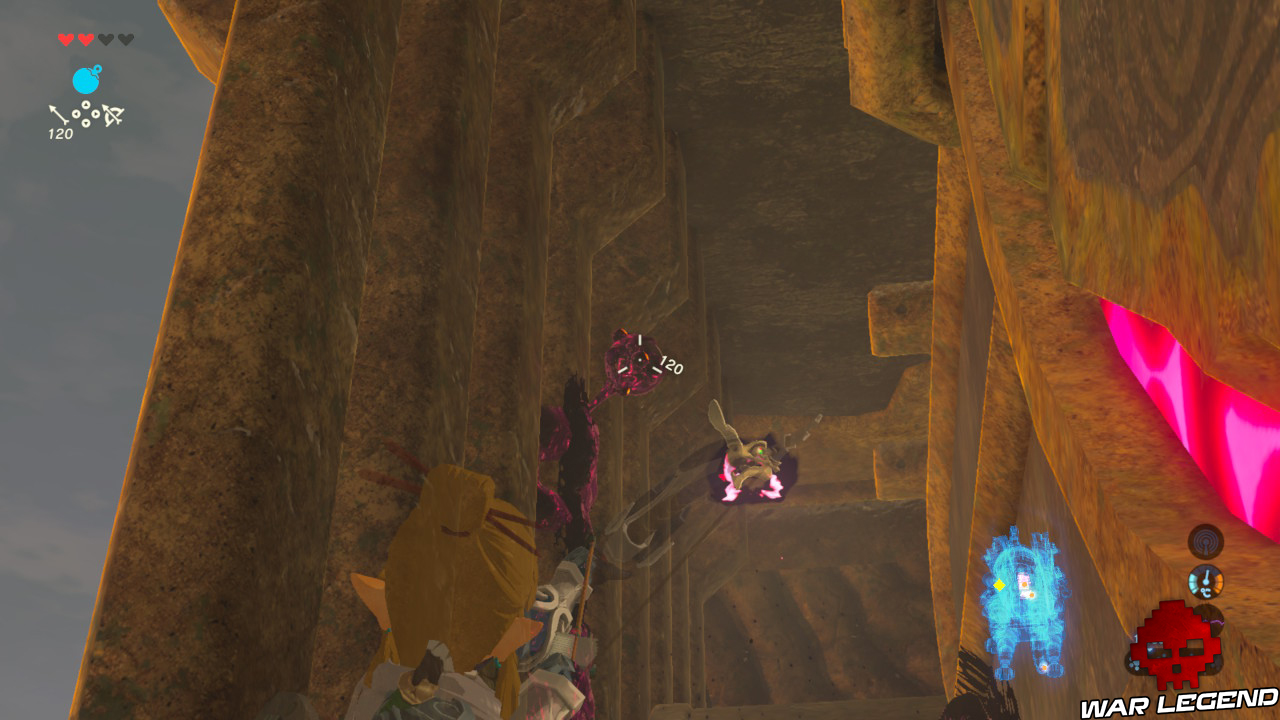
Task: Click the first red heart icon
Action: (x=66, y=39)
